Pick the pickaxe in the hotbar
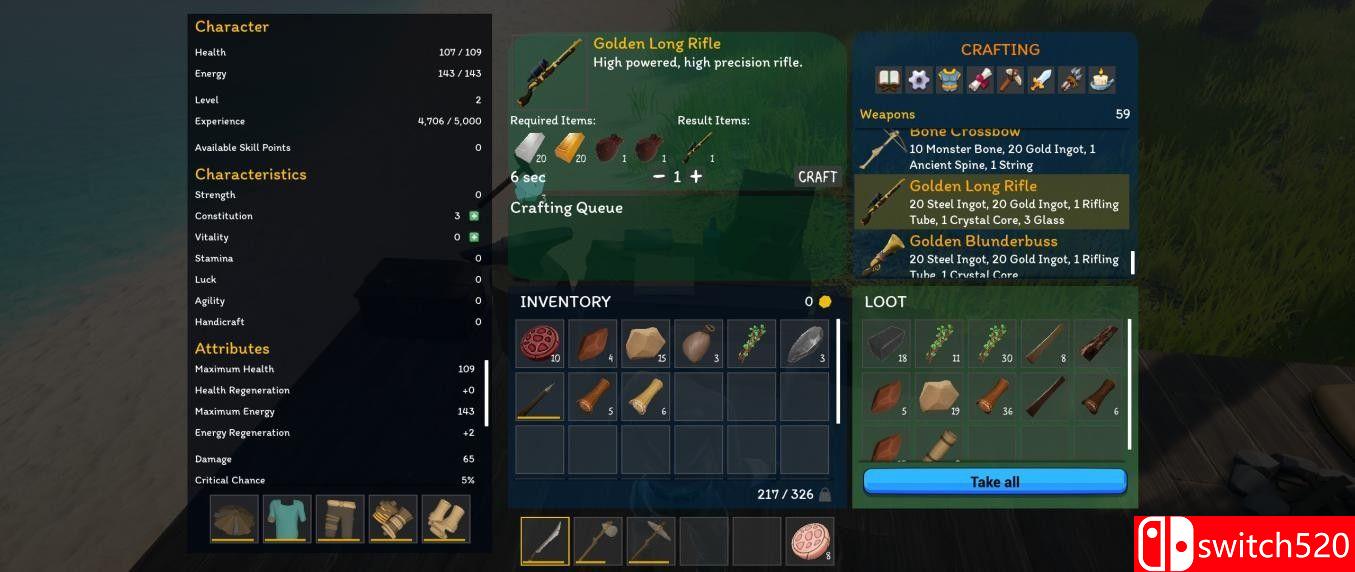This screenshot has width=1355, height=572. (651, 541)
